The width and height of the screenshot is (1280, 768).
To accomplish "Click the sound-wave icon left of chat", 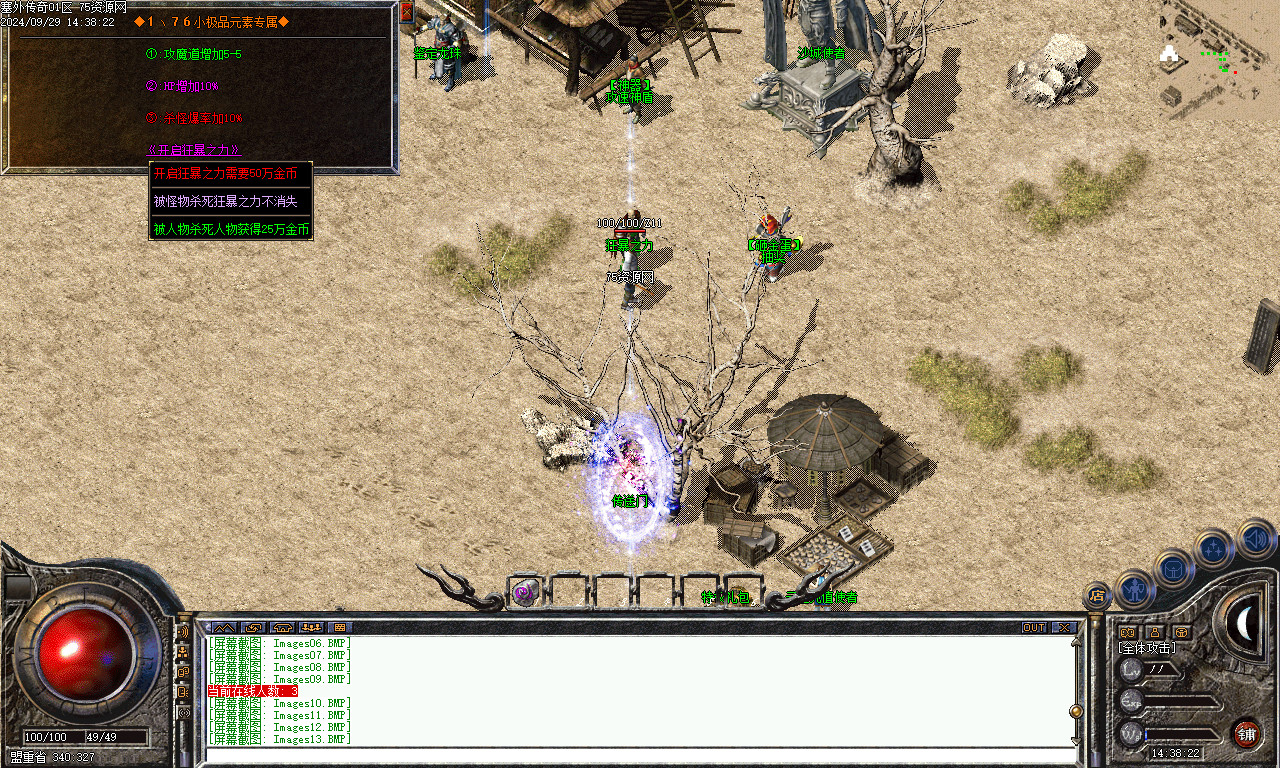I will pyautogui.click(x=183, y=632).
